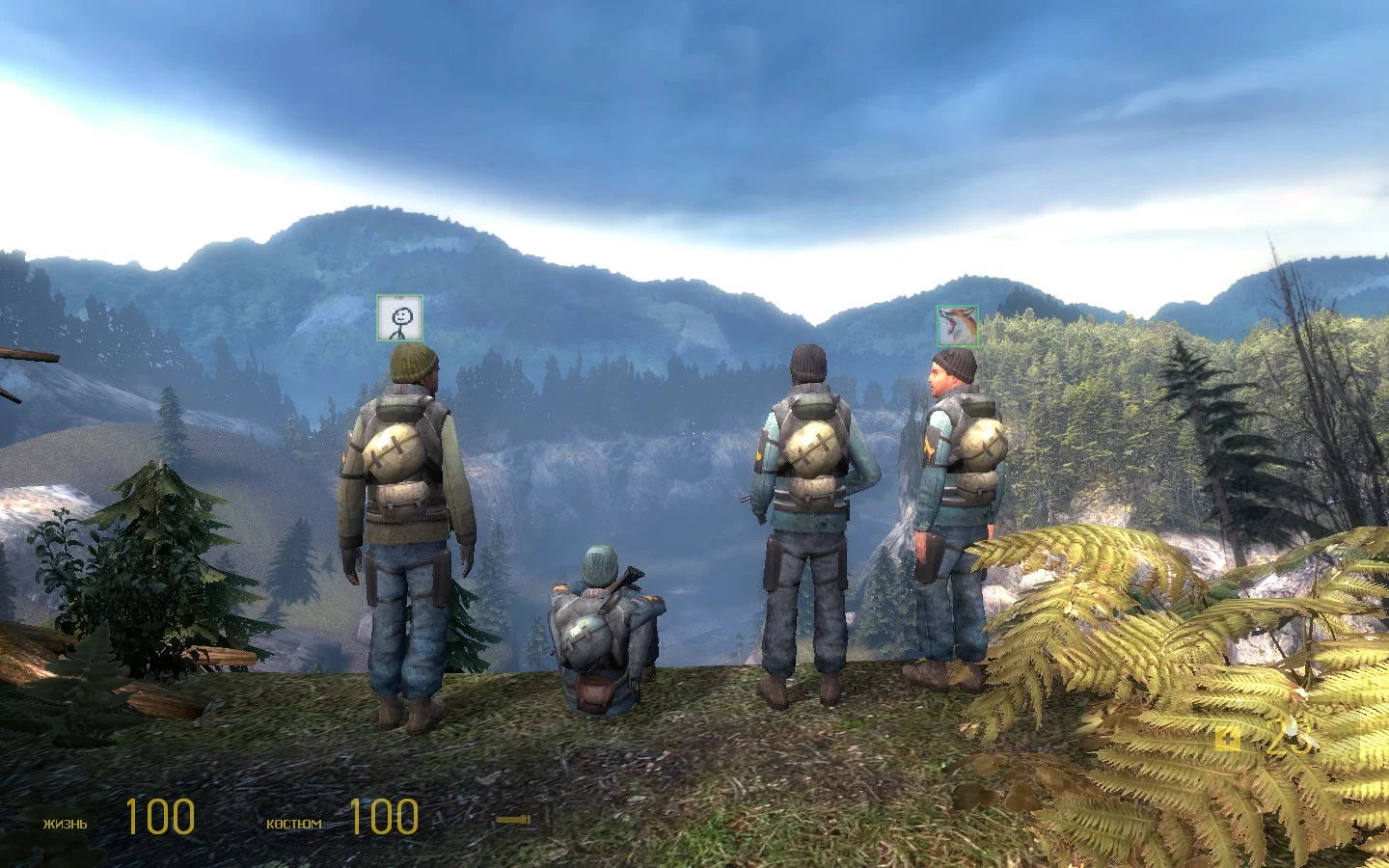Click the stick figure player avatar
Screen dimensions: 1389x868
tap(399, 318)
